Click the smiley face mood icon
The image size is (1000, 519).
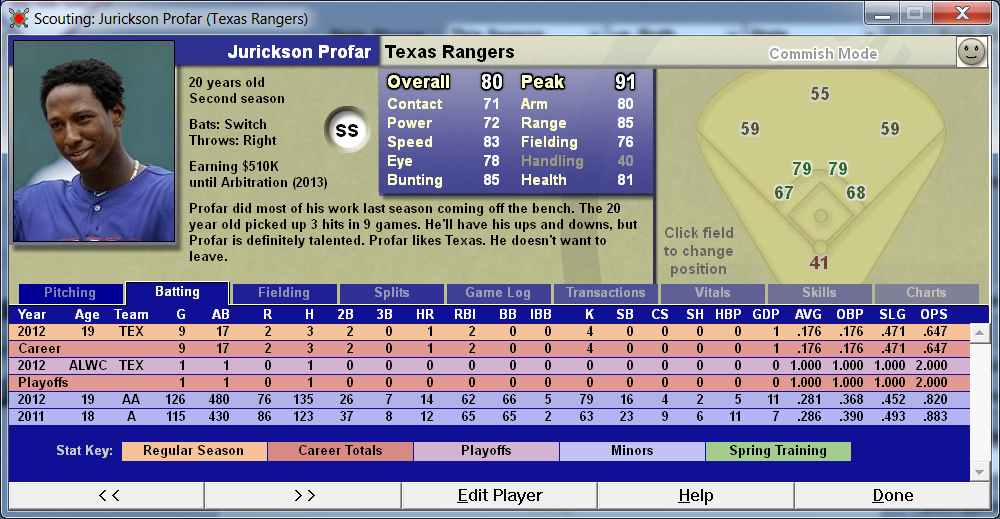970,53
